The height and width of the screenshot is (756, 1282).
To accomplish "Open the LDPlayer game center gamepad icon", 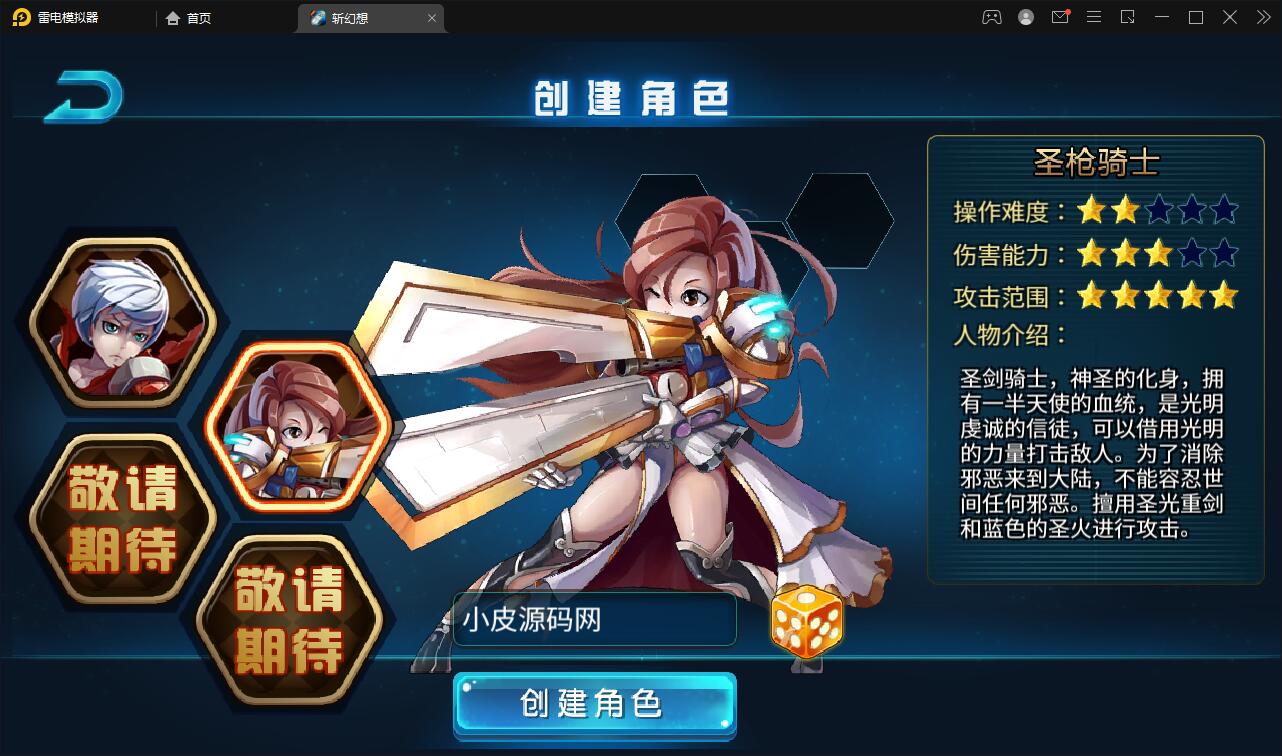I will pyautogui.click(x=992, y=17).
